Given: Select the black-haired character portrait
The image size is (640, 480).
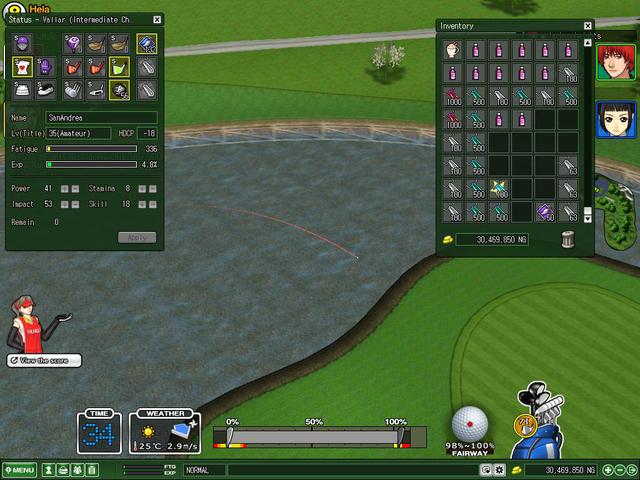Looking at the screenshot, I should (x=610, y=120).
